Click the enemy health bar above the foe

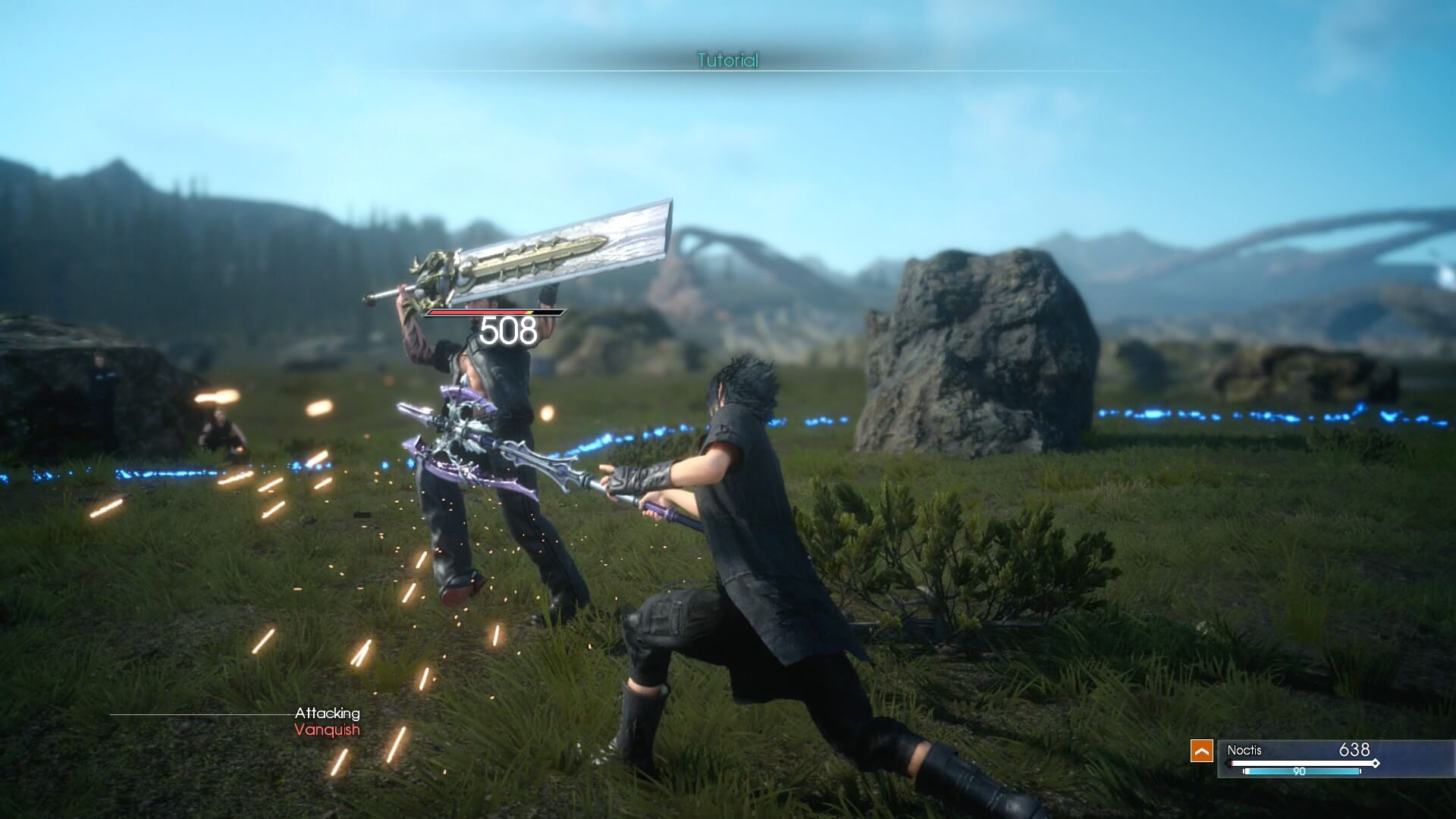pyautogui.click(x=494, y=312)
